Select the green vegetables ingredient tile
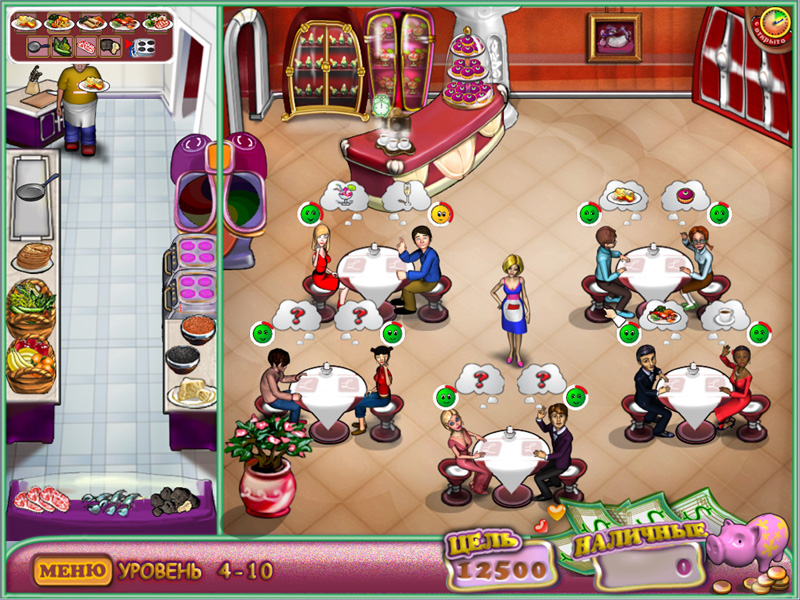 coord(62,46)
